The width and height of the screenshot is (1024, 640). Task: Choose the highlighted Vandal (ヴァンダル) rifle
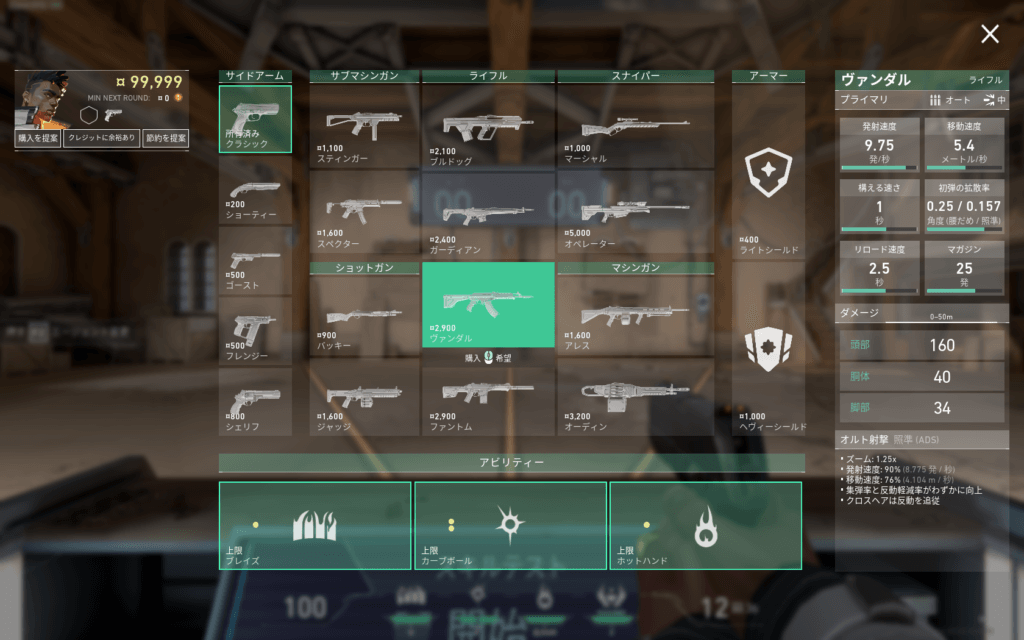point(488,304)
